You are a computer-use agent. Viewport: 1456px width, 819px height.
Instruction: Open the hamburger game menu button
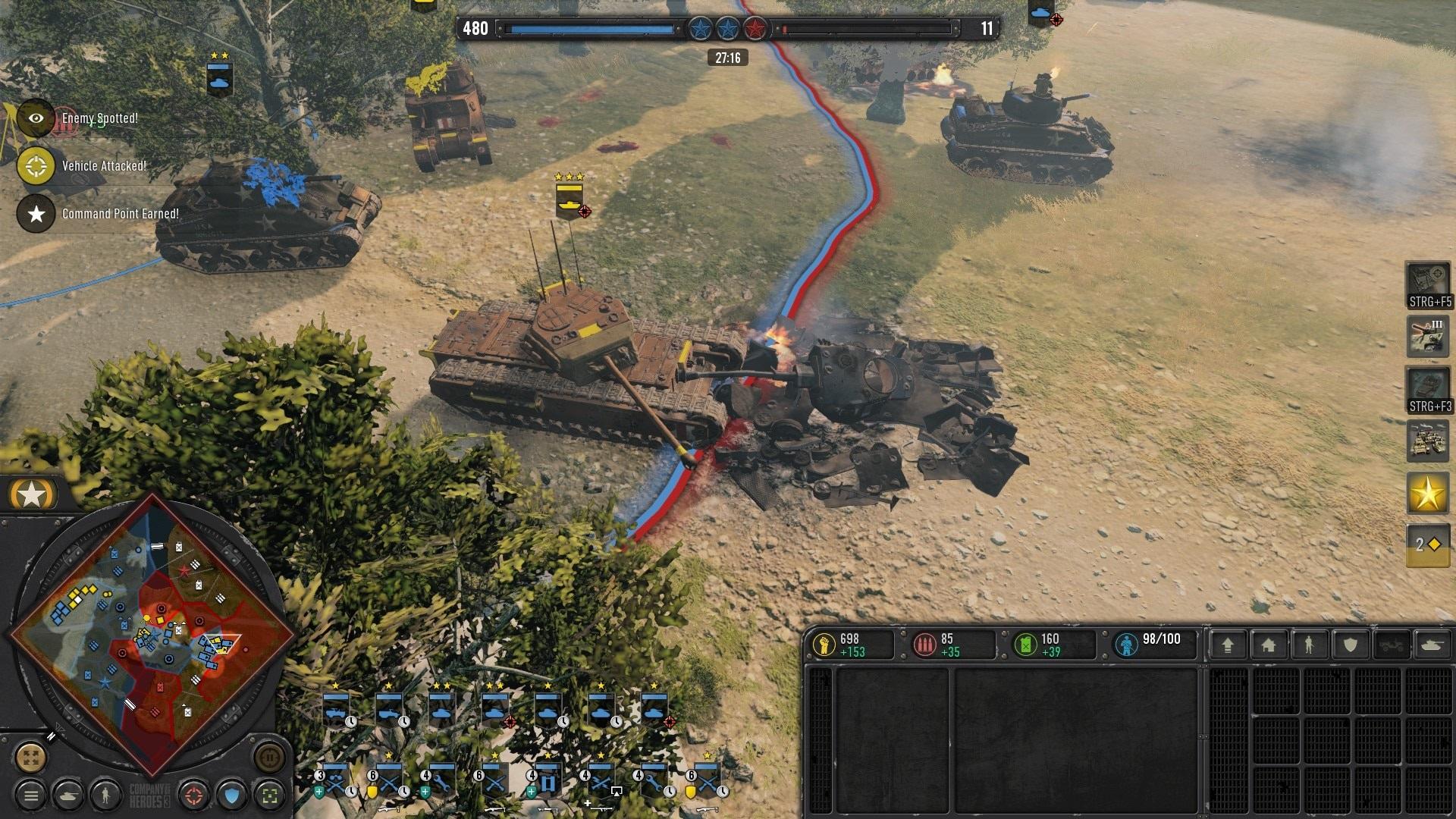31,795
